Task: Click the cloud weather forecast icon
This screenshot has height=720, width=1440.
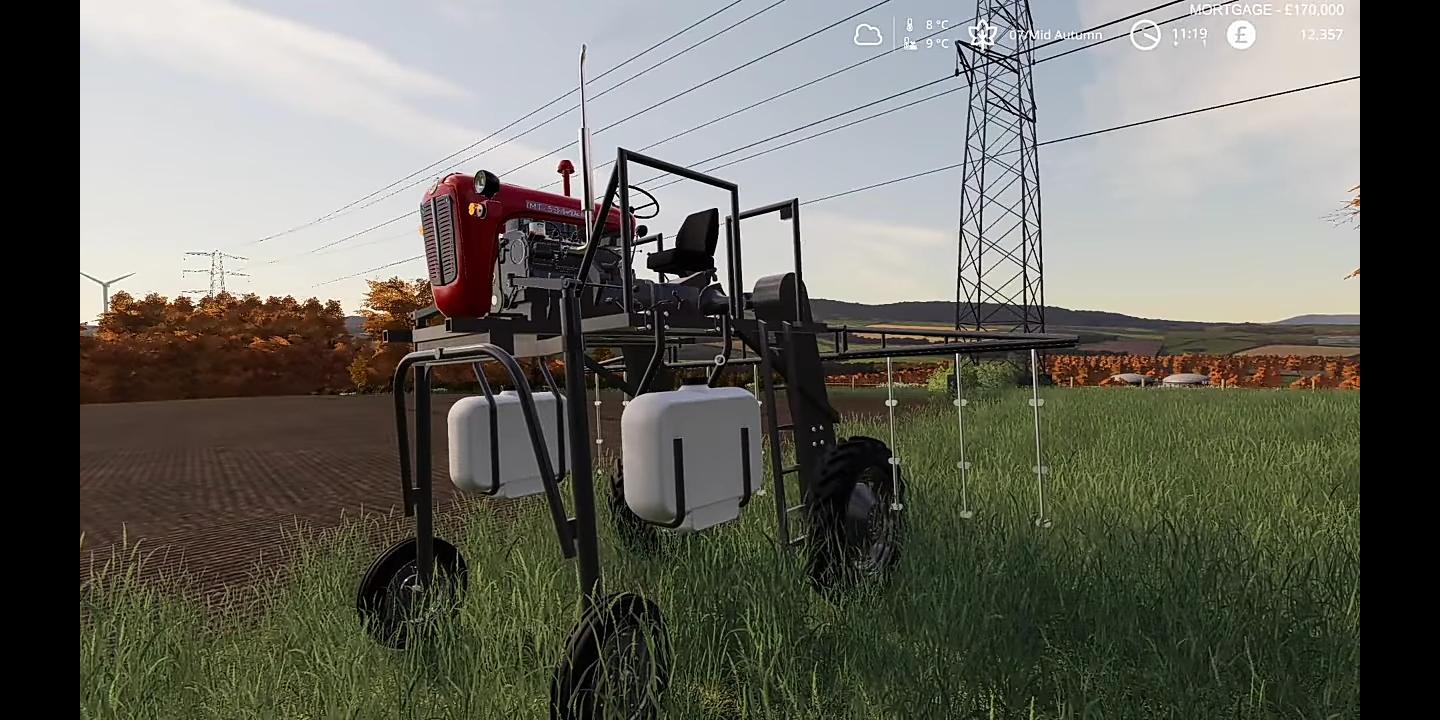Action: click(868, 34)
